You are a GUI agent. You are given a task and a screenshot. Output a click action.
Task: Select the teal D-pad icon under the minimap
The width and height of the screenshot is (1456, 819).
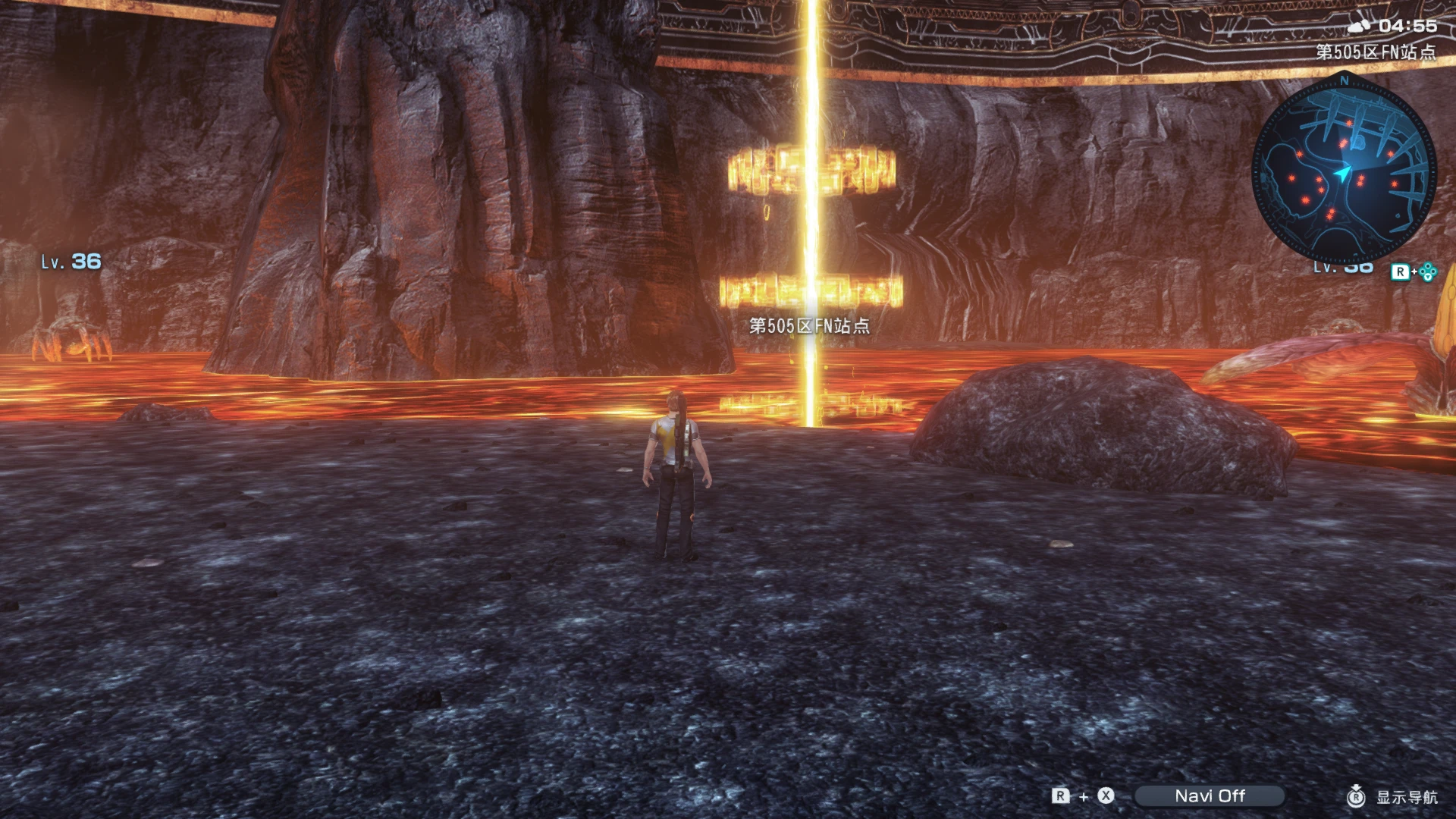pyautogui.click(x=1426, y=271)
